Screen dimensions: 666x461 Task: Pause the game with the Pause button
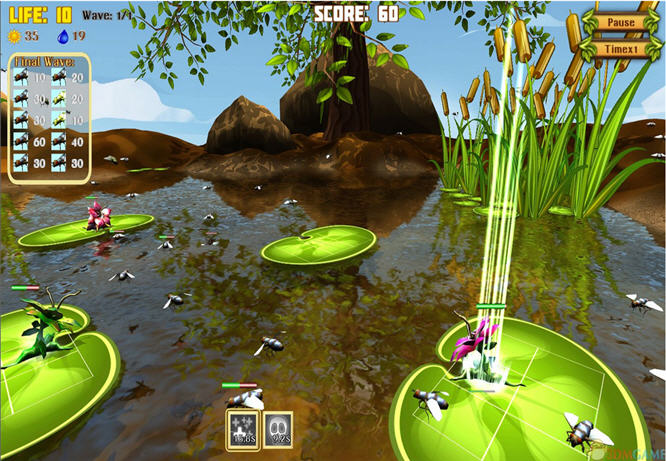[x=621, y=23]
